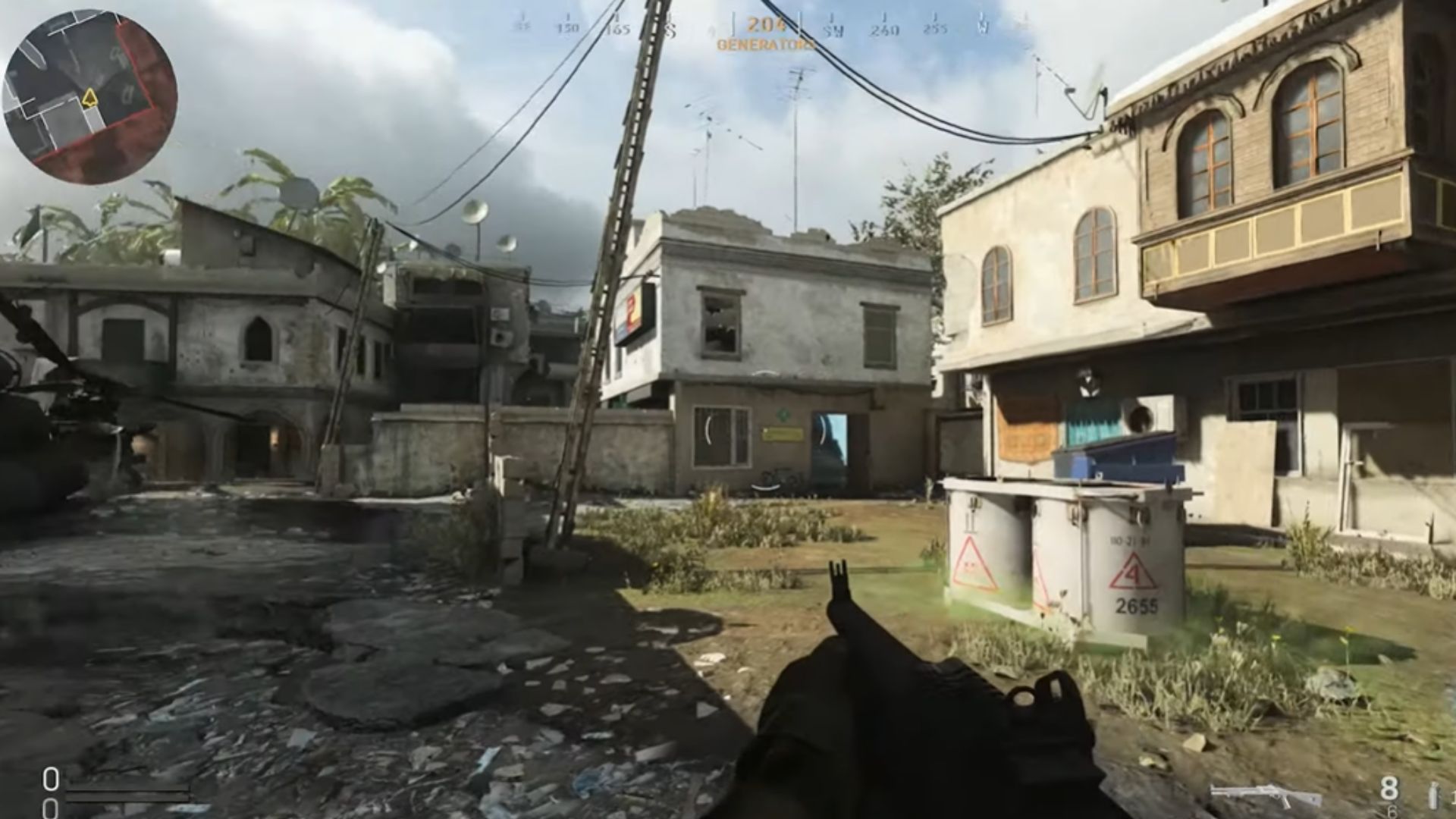Viewport: 1456px width, 819px height.
Task: Click the lower team score number 0
Action: 51,808
